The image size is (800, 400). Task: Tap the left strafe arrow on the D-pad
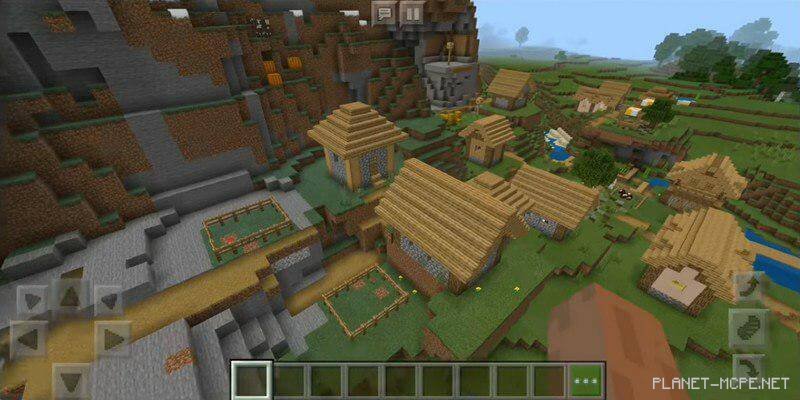(x=30, y=337)
